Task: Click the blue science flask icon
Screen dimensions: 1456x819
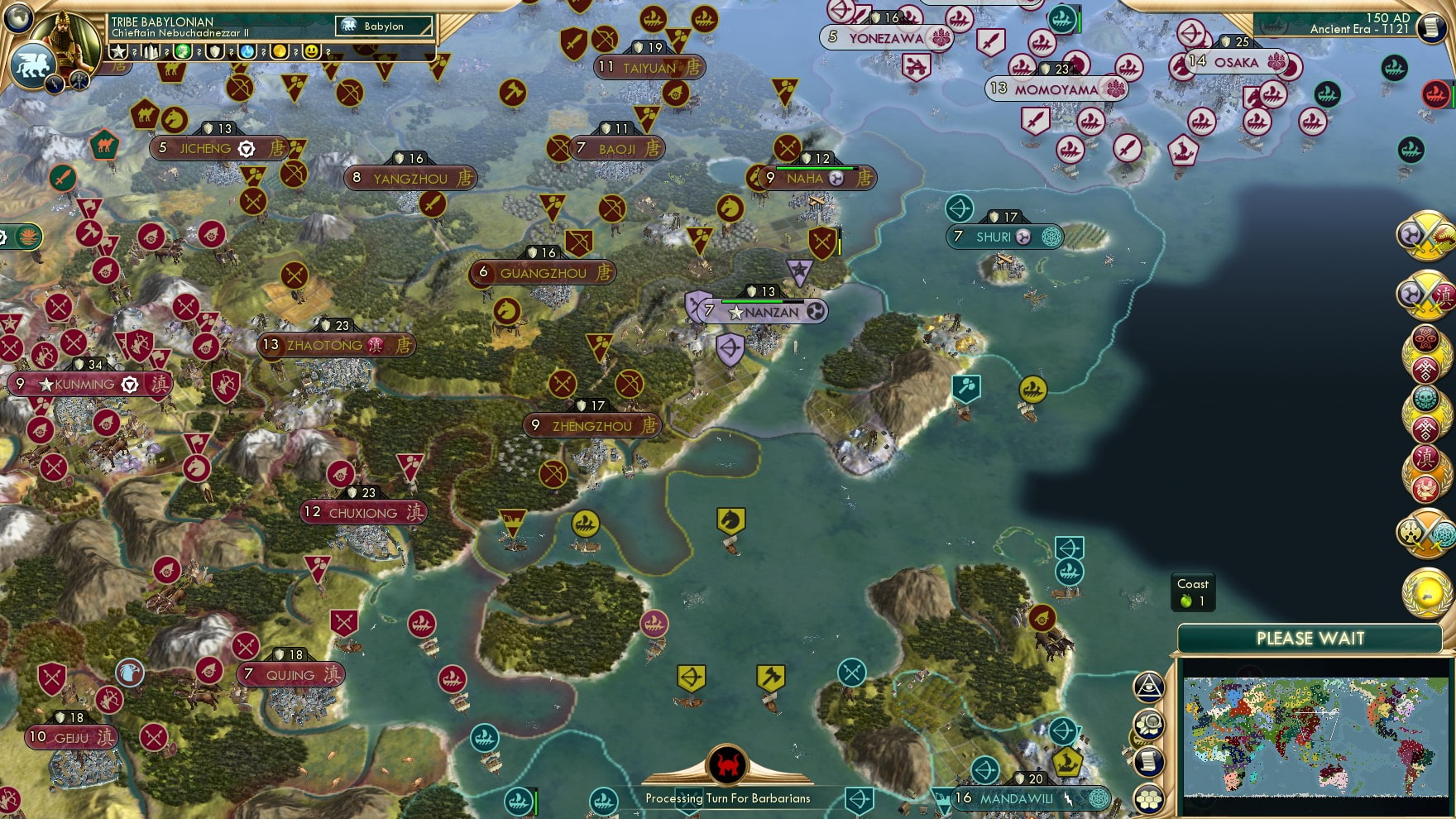Action: pyautogui.click(x=247, y=52)
